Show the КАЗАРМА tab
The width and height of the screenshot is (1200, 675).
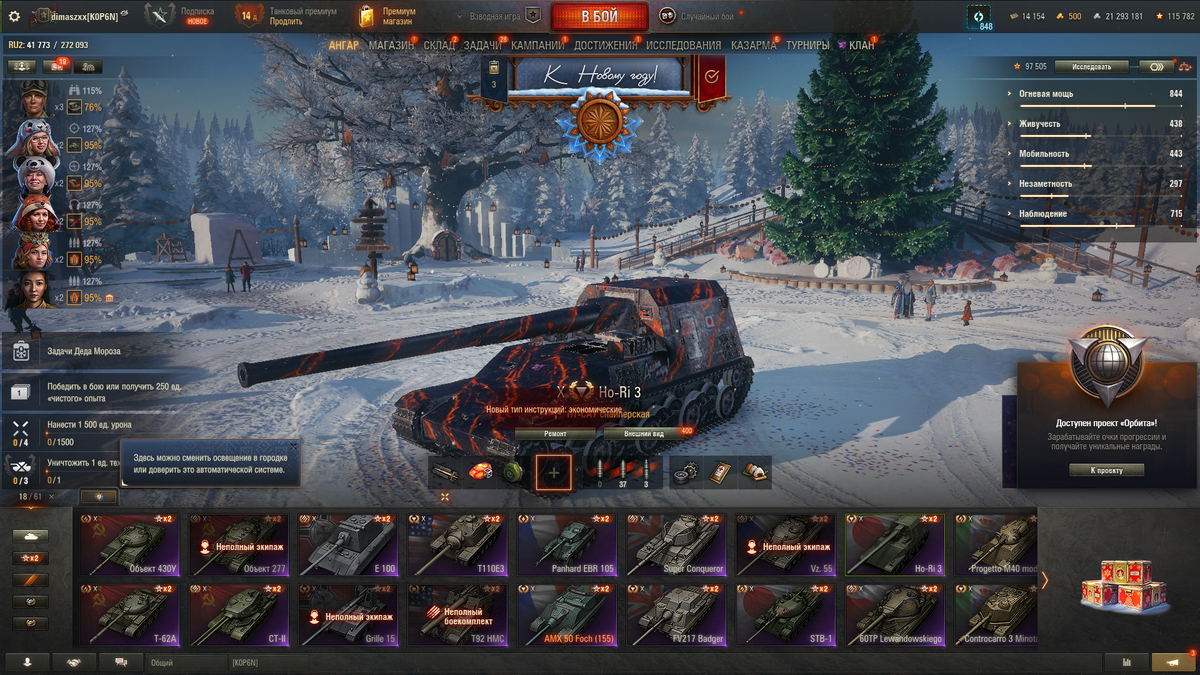753,45
